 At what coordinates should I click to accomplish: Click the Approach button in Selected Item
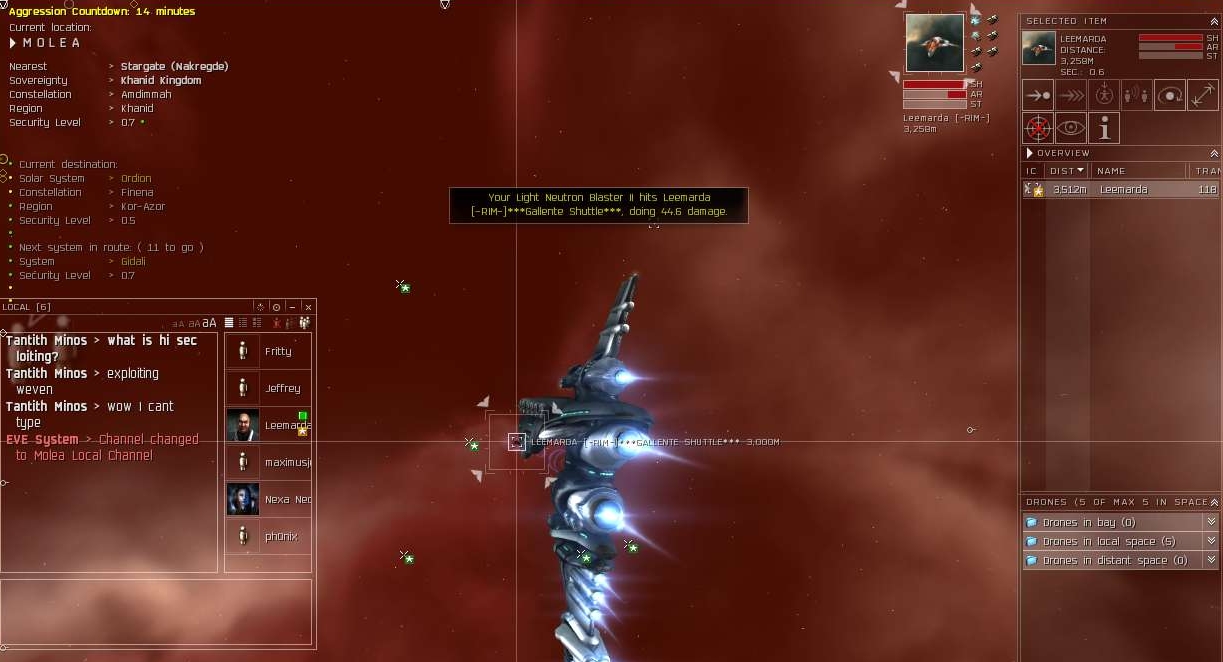point(1038,95)
